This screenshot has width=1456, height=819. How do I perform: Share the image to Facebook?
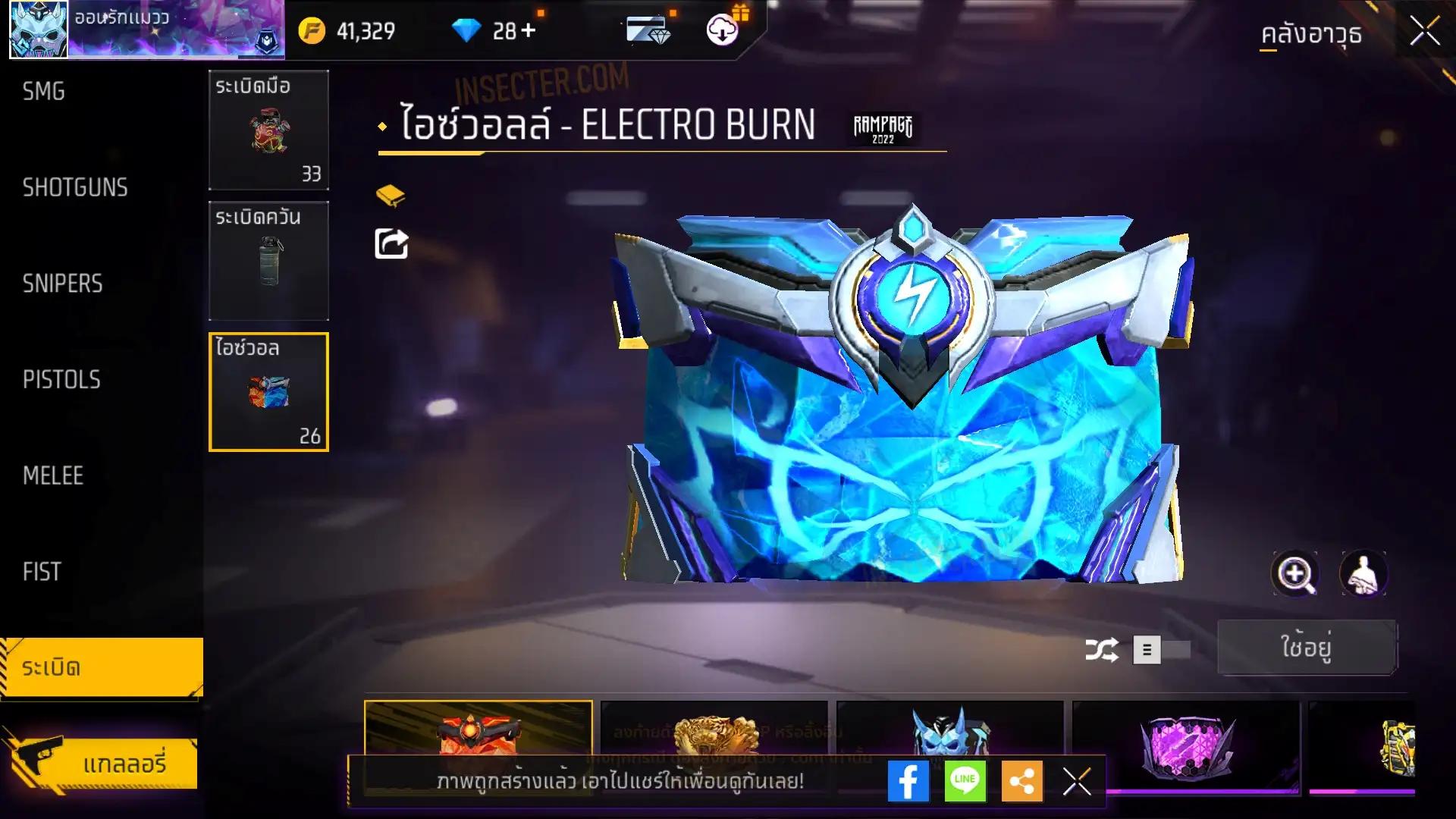pyautogui.click(x=908, y=781)
